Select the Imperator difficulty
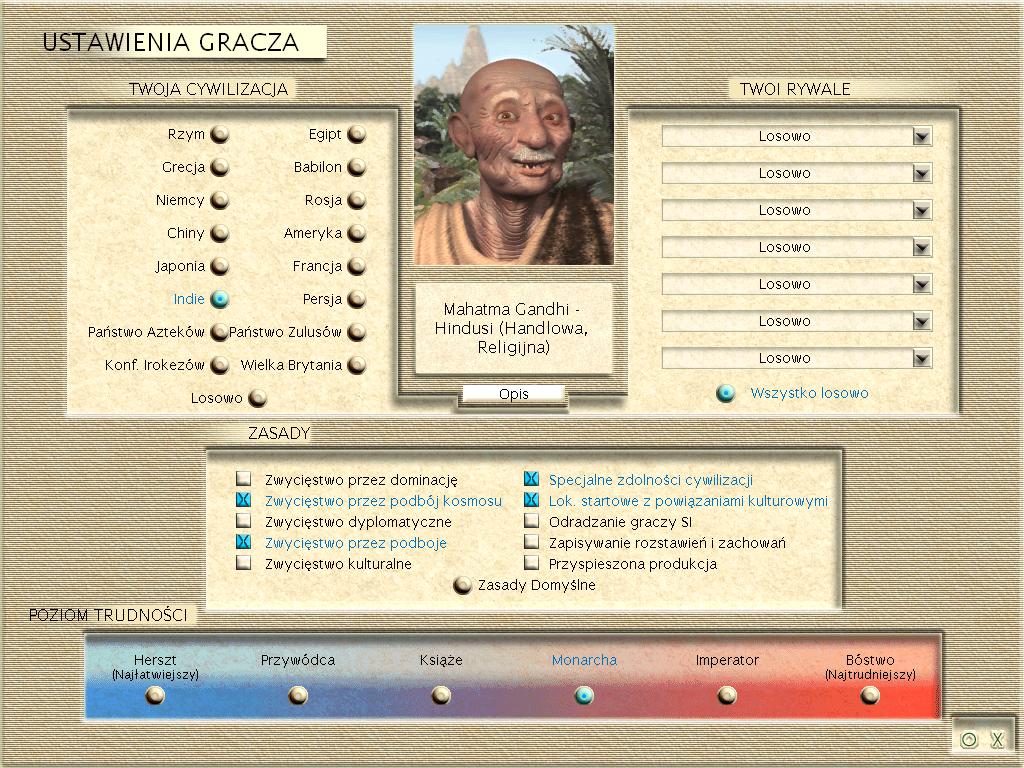The image size is (1024, 768). tap(727, 695)
